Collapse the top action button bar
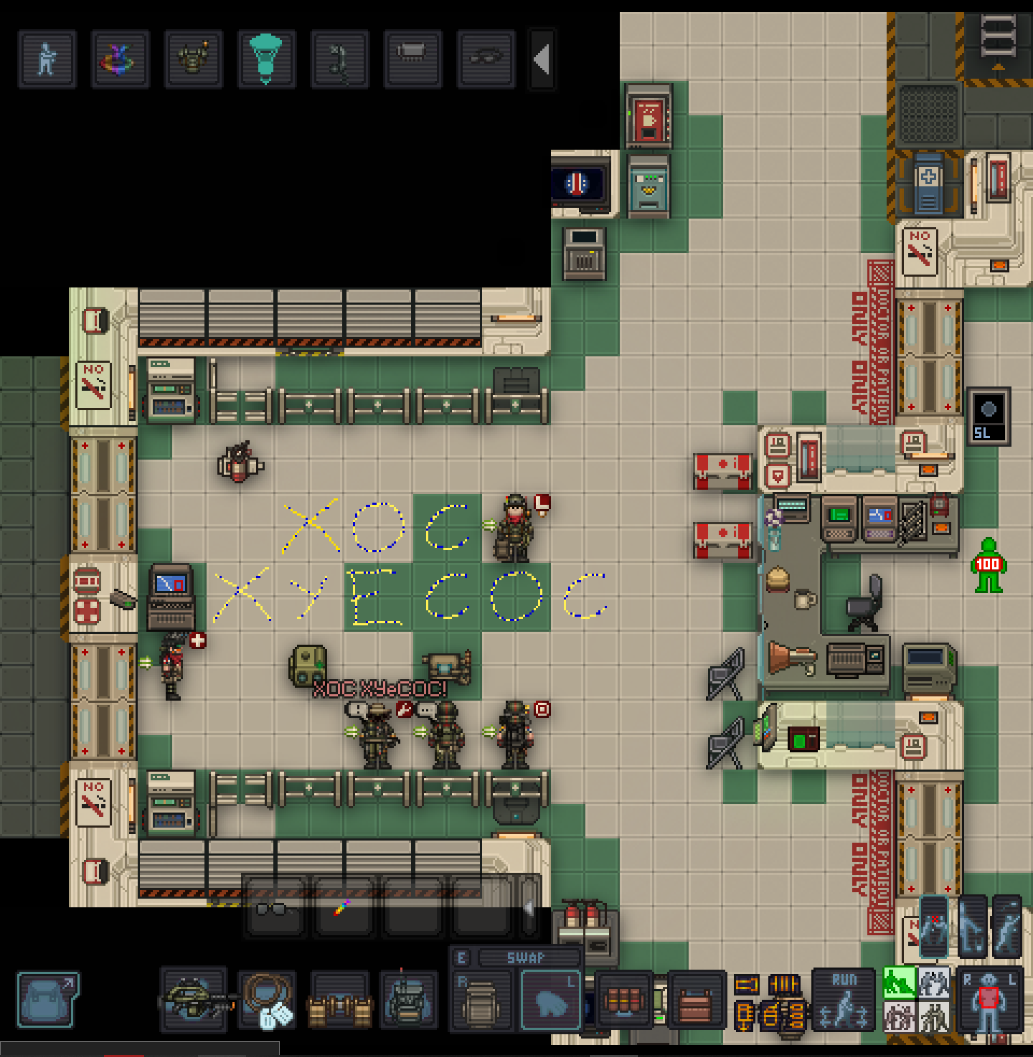1033x1057 pixels. pos(541,60)
